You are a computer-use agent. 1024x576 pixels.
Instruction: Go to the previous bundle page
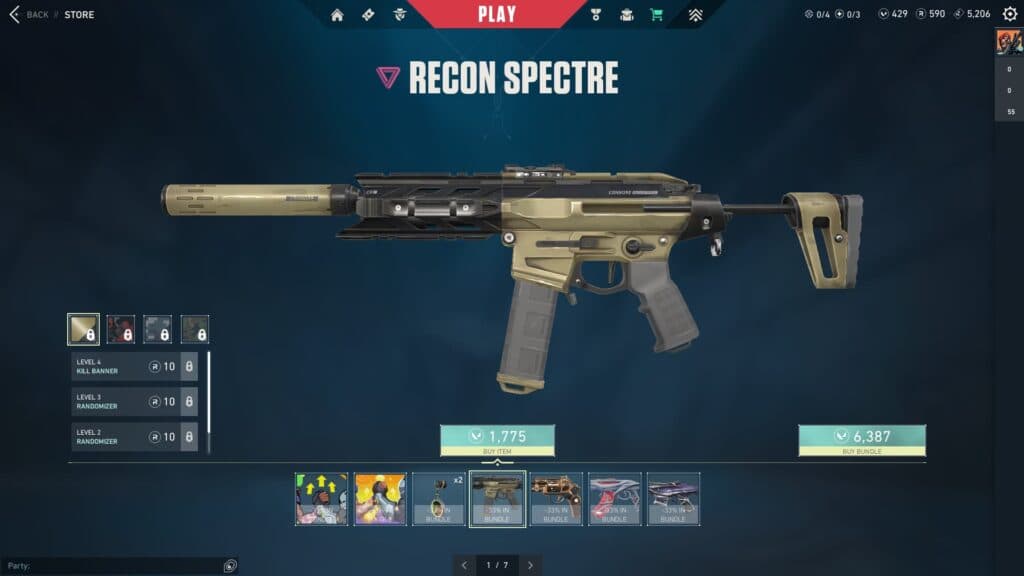tap(464, 565)
